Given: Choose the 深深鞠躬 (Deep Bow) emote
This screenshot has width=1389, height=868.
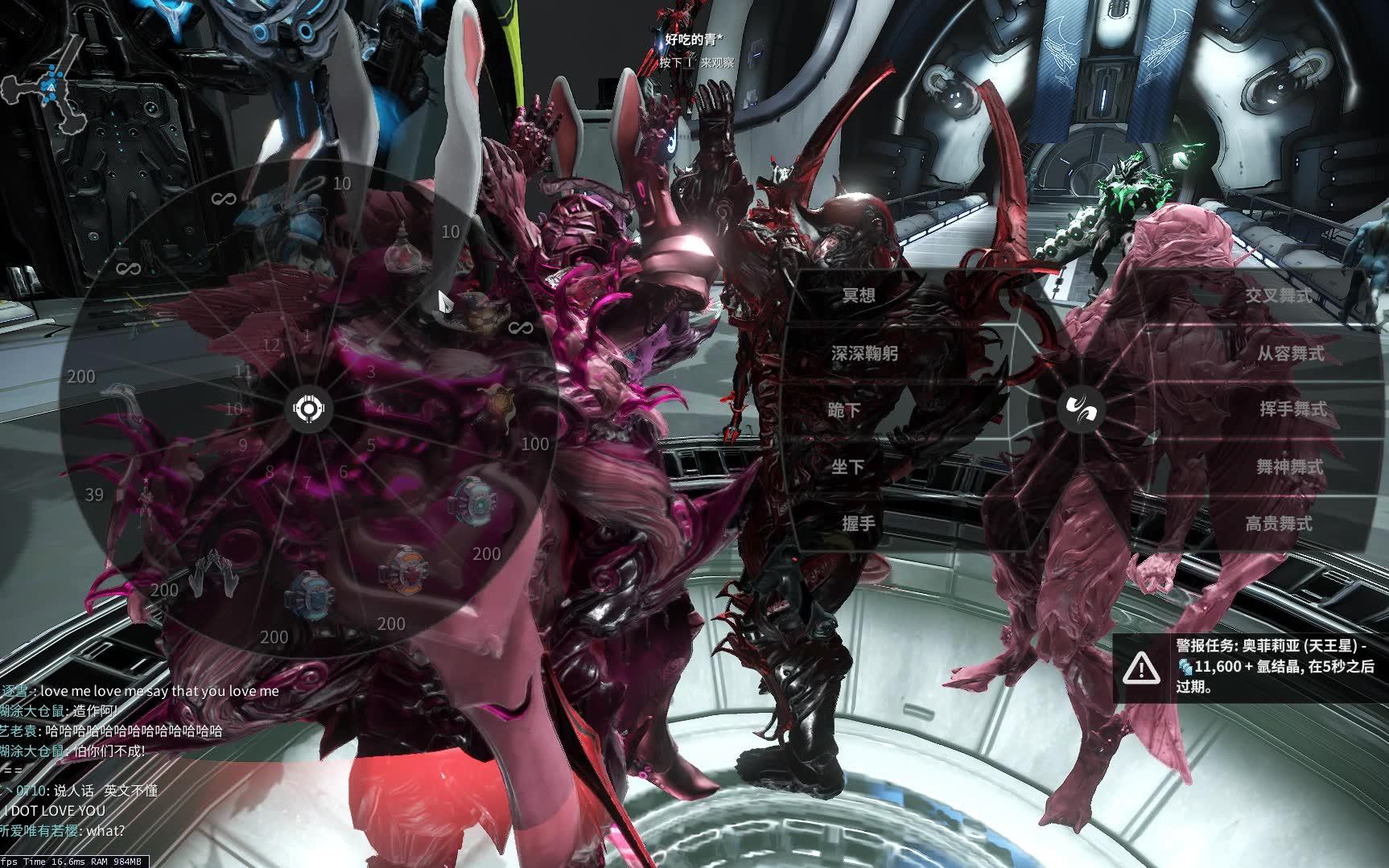Looking at the screenshot, I should pyautogui.click(x=863, y=353).
